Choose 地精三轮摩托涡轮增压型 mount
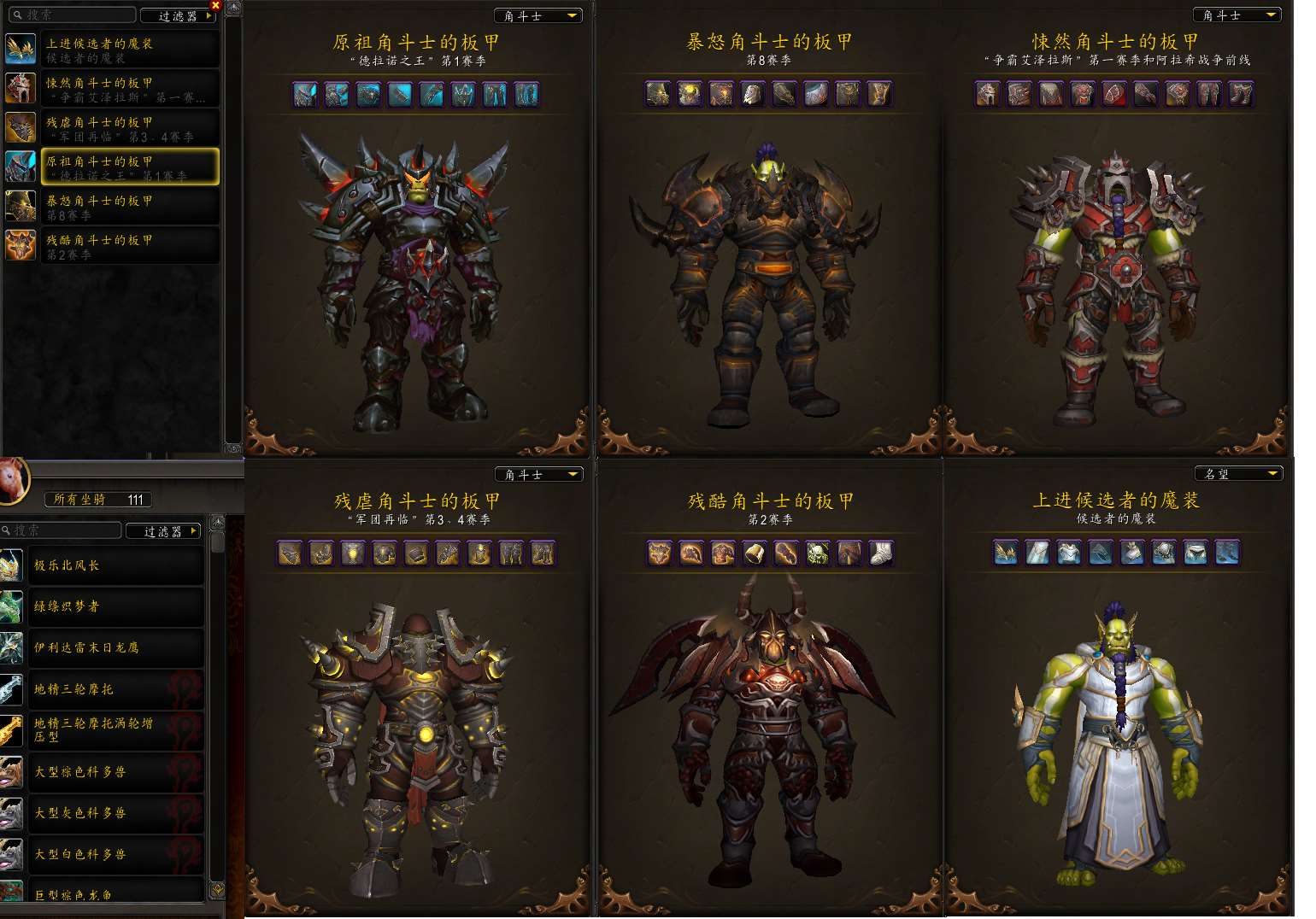 pos(115,730)
